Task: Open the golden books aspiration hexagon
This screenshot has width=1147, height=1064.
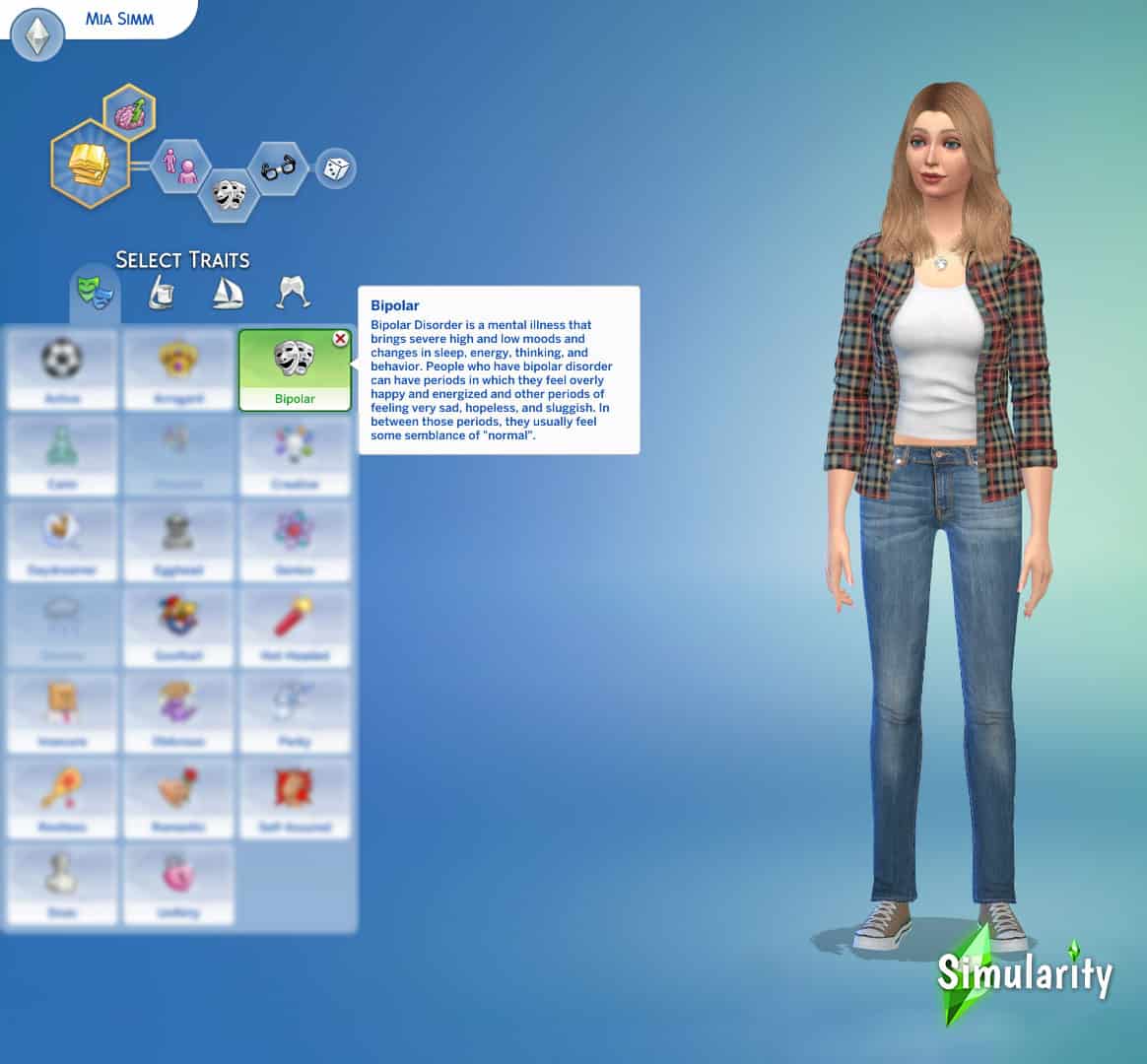Action: pos(88,165)
